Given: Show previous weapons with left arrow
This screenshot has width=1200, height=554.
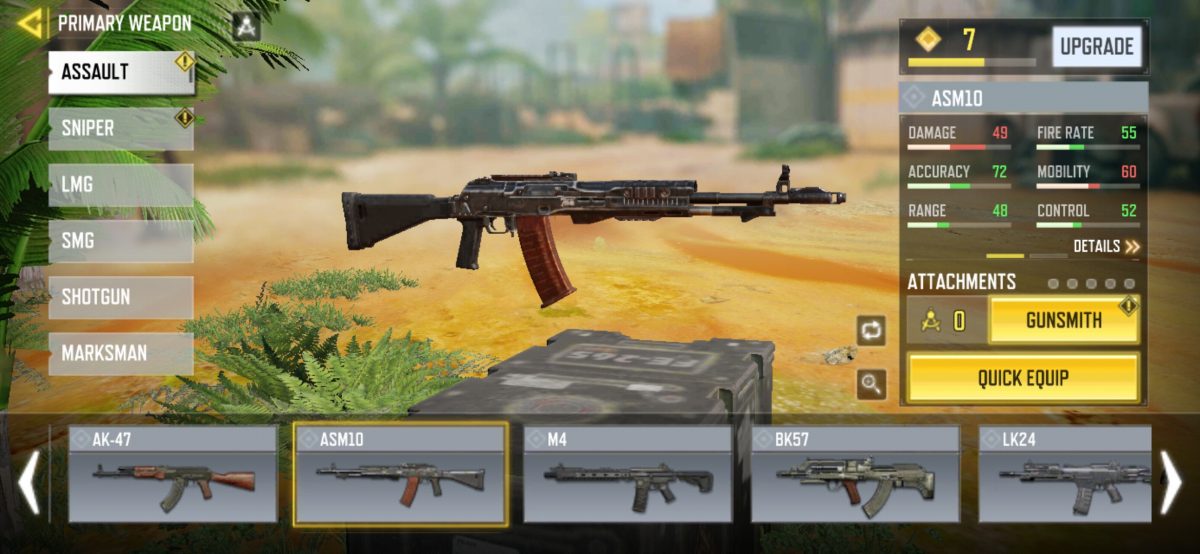Looking at the screenshot, I should (x=28, y=482).
